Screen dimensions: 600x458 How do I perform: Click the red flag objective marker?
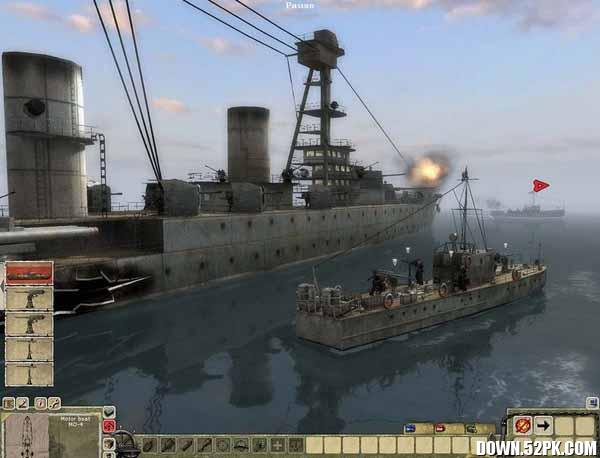[540, 186]
